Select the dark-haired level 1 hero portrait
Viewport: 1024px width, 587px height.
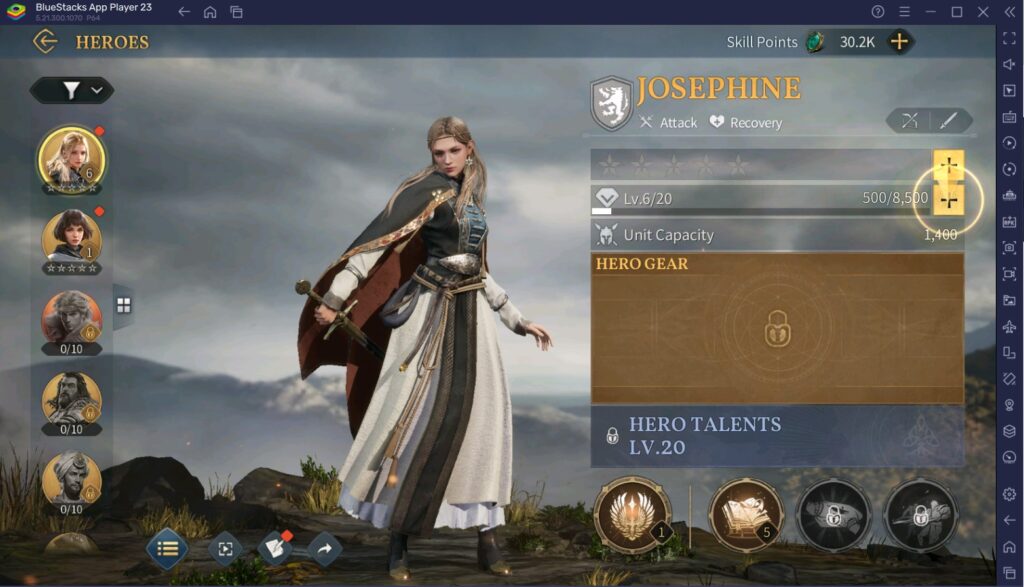[x=71, y=239]
